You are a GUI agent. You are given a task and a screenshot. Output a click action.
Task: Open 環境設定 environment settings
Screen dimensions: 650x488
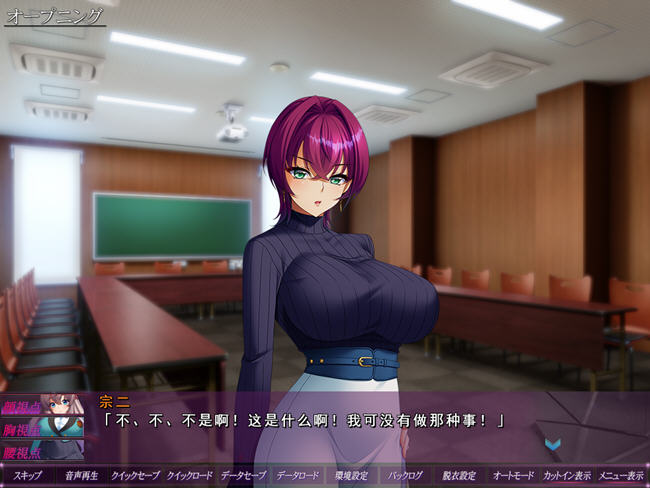pos(351,475)
